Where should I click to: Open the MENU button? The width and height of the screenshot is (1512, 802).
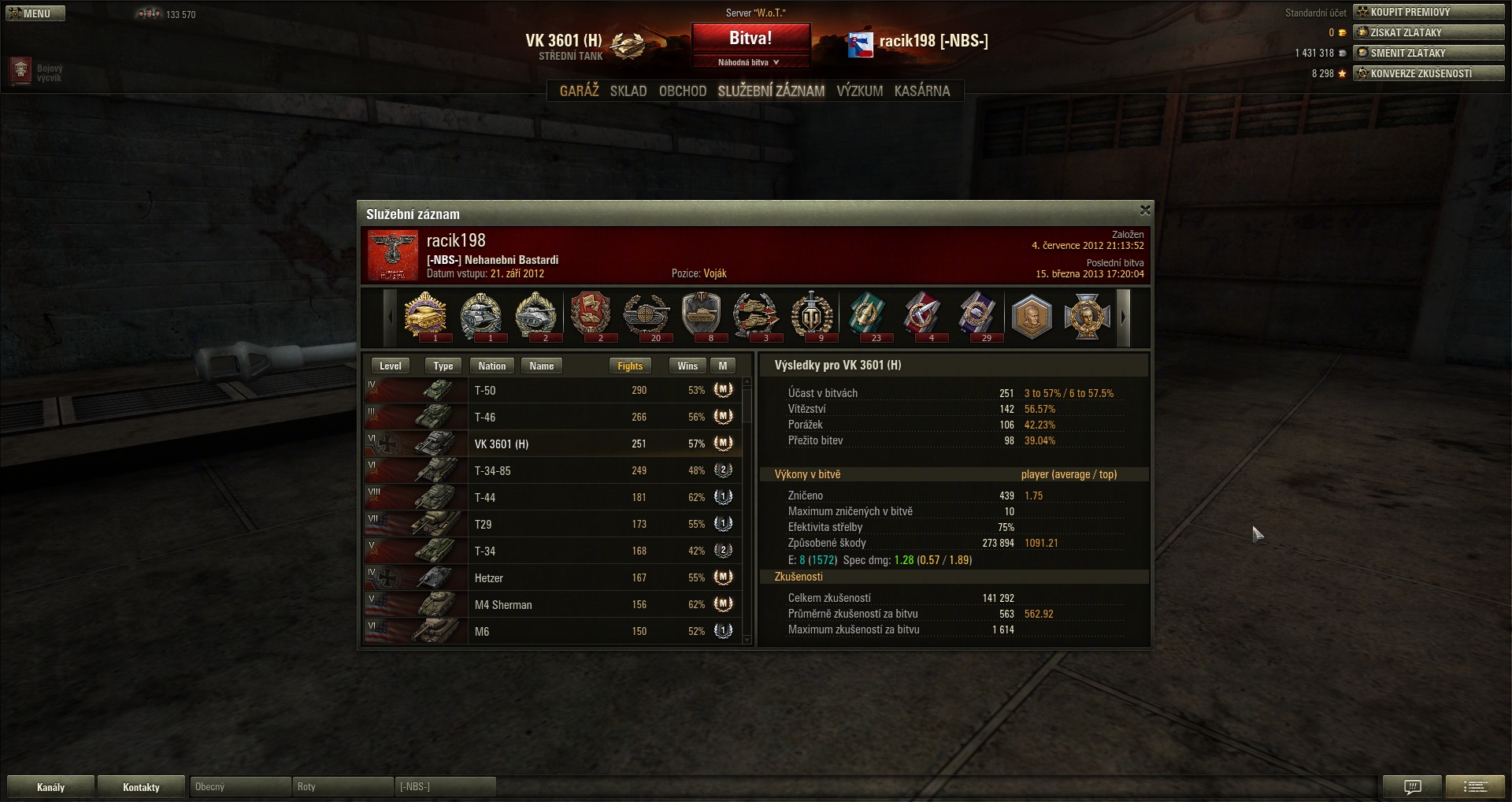pos(35,13)
